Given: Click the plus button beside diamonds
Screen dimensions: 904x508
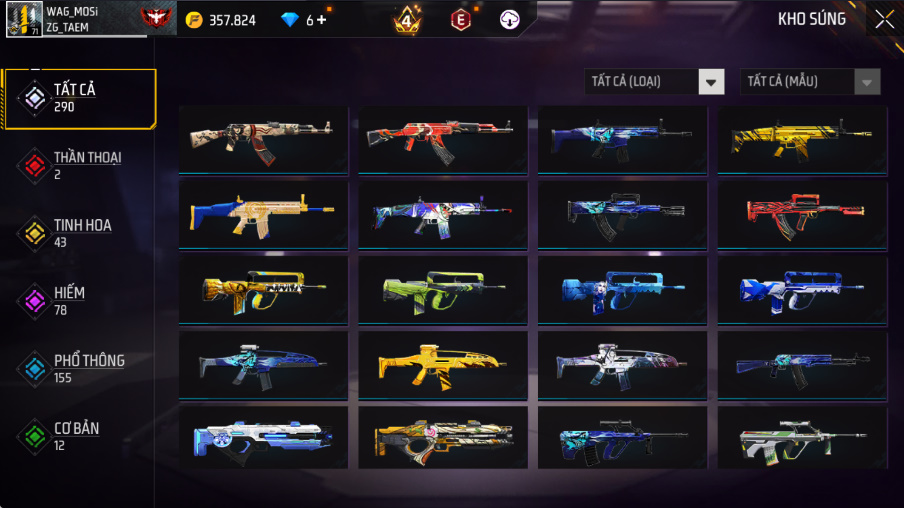Looking at the screenshot, I should point(321,20).
